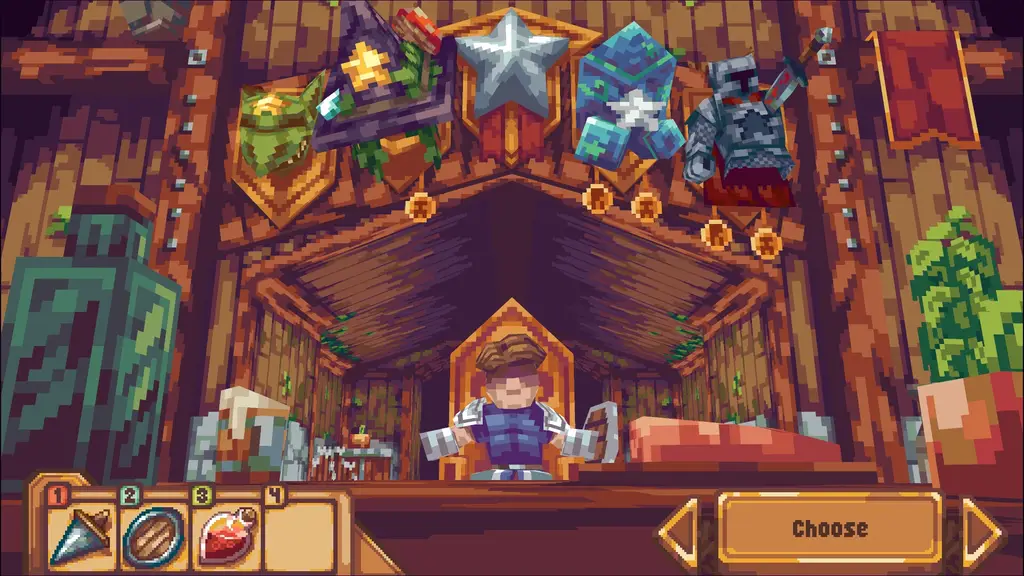Viewport: 1024px width, 576px height.
Task: Confirm selection with the Choose button
Action: tap(829, 529)
